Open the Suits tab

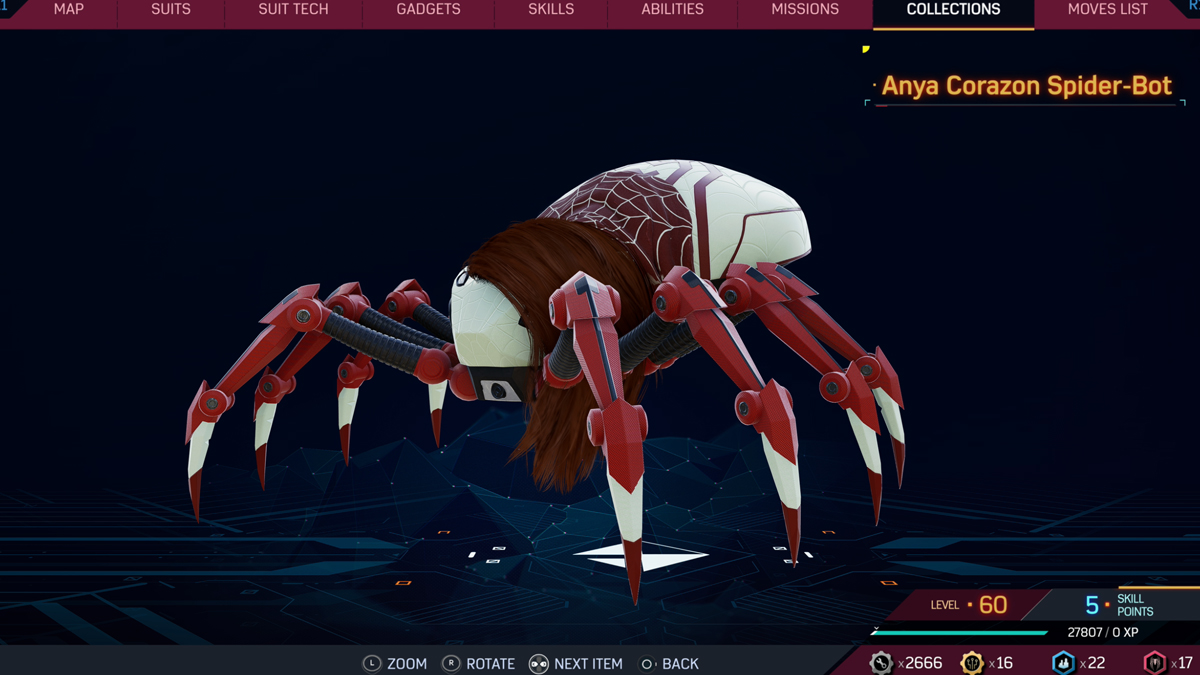tap(170, 10)
